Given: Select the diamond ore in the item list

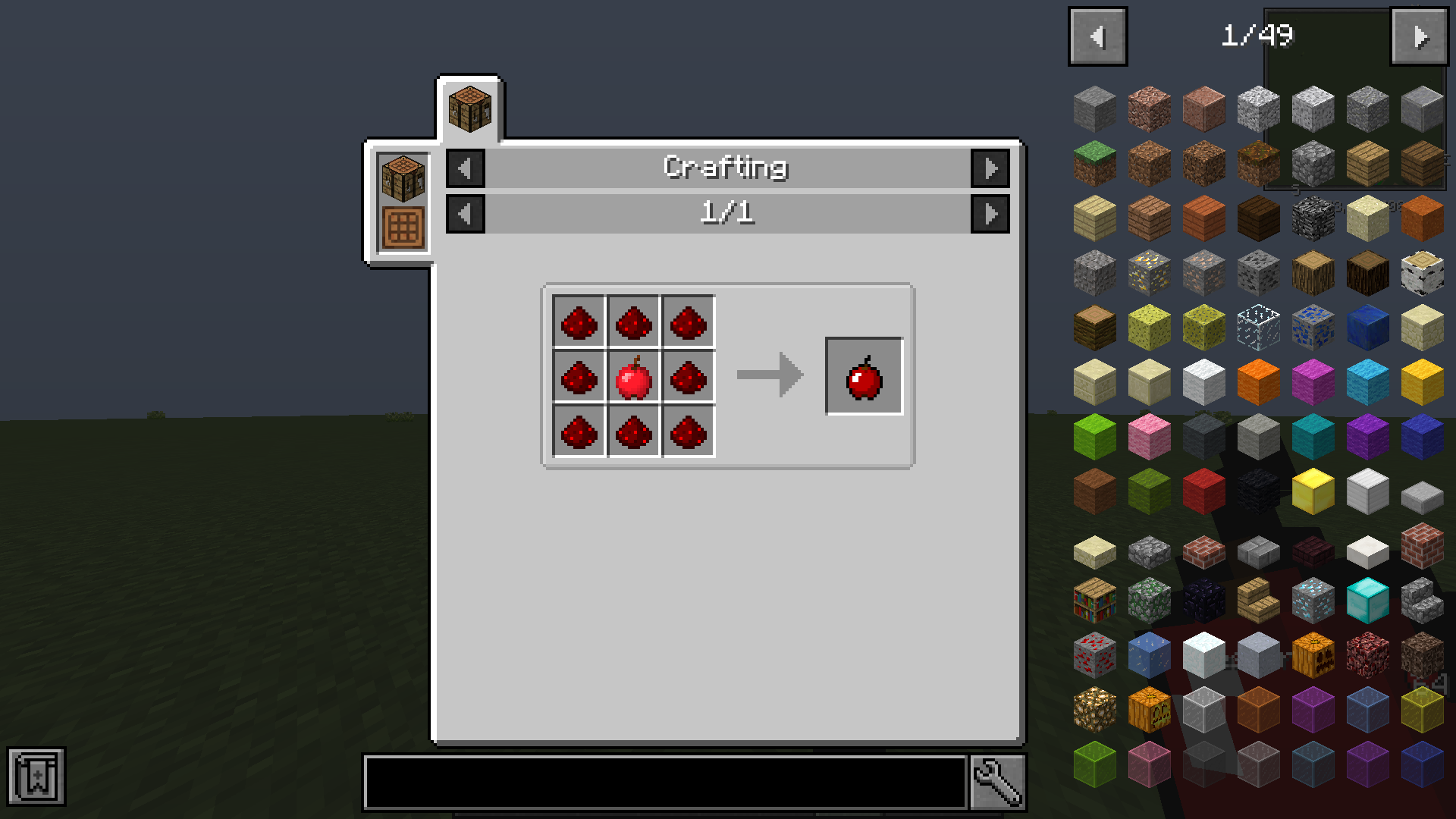Looking at the screenshot, I should pos(1313,600).
